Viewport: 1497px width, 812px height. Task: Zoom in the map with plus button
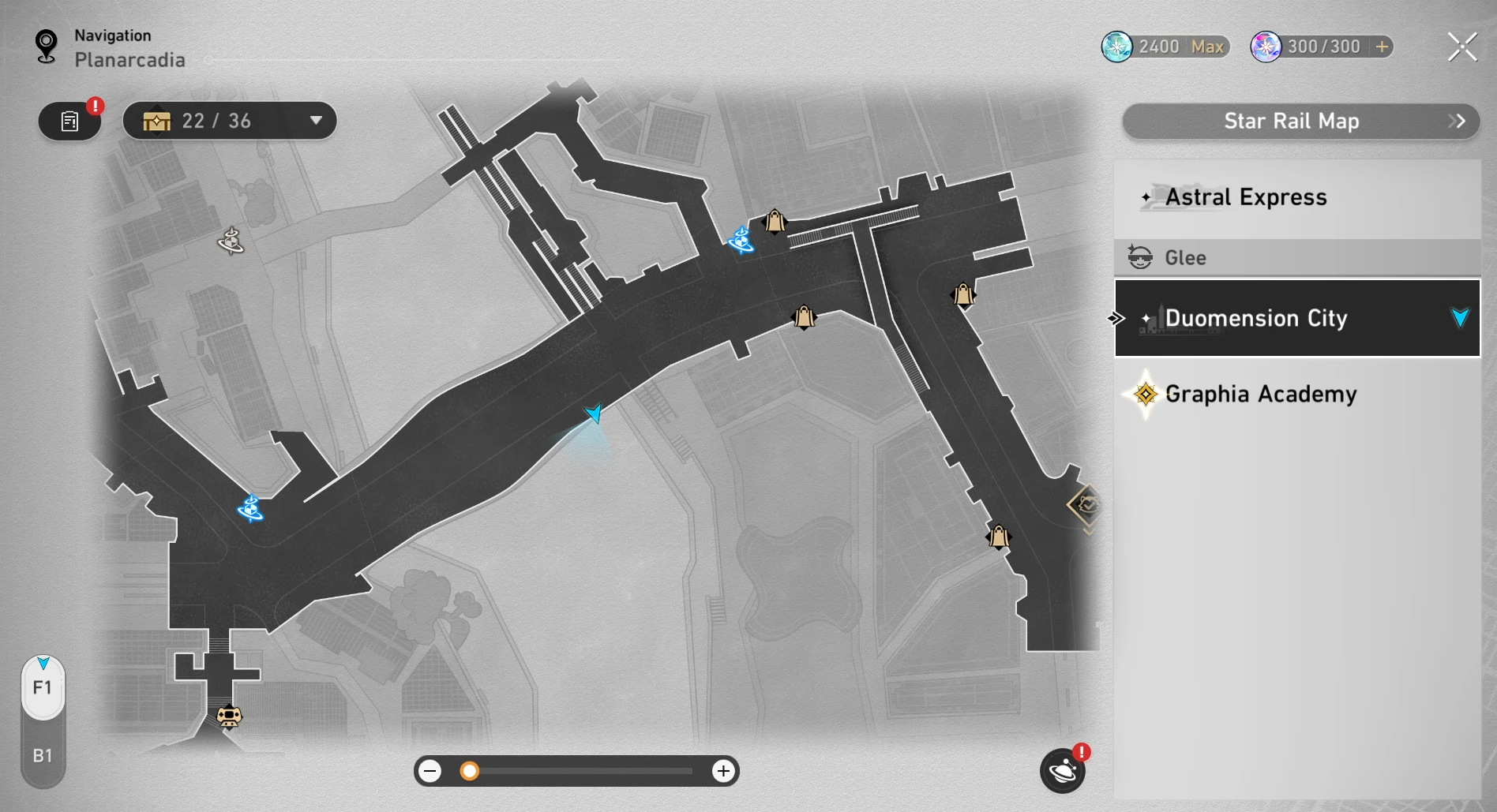coord(722,771)
